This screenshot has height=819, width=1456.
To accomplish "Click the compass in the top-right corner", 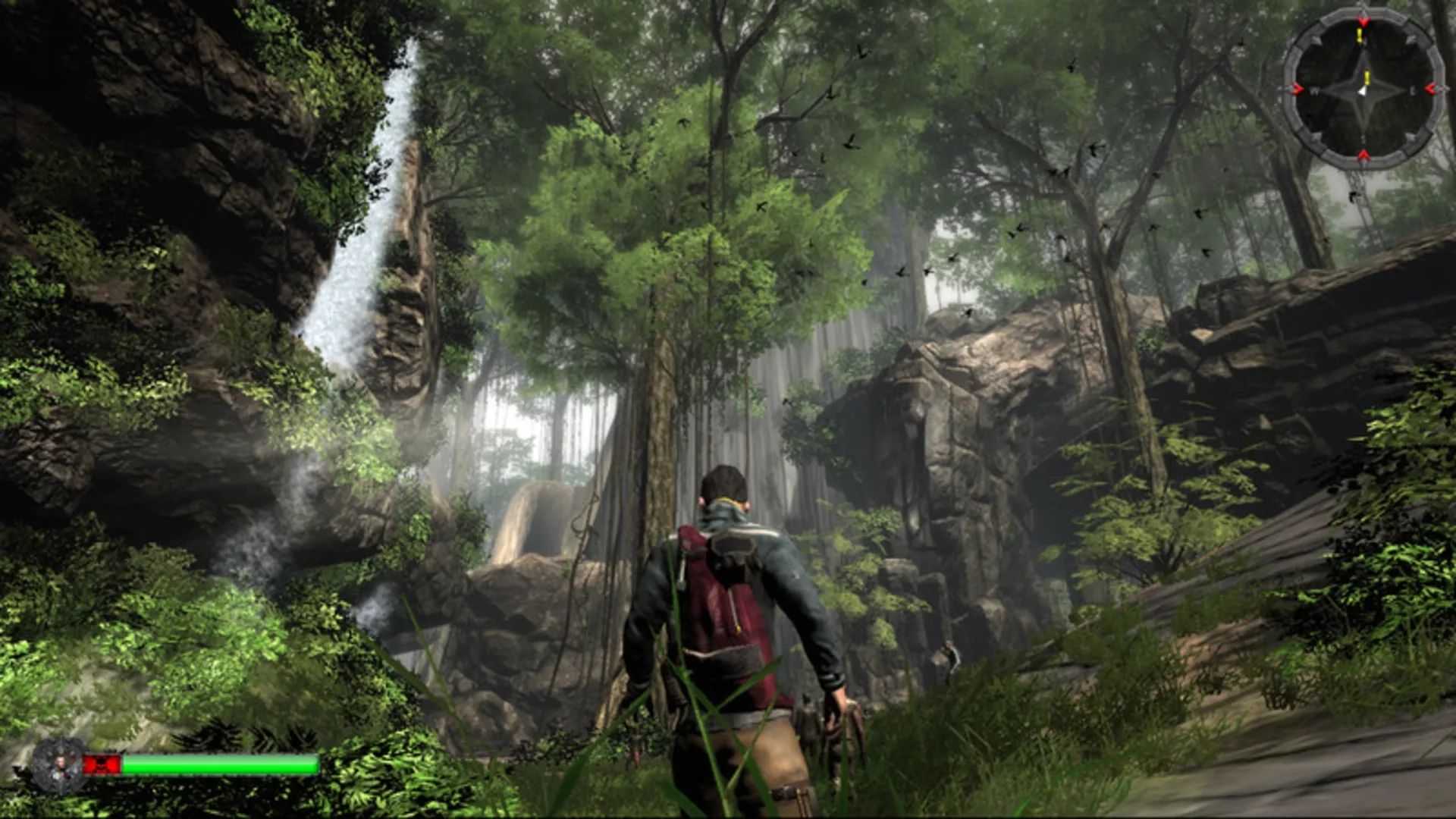I will (x=1365, y=89).
